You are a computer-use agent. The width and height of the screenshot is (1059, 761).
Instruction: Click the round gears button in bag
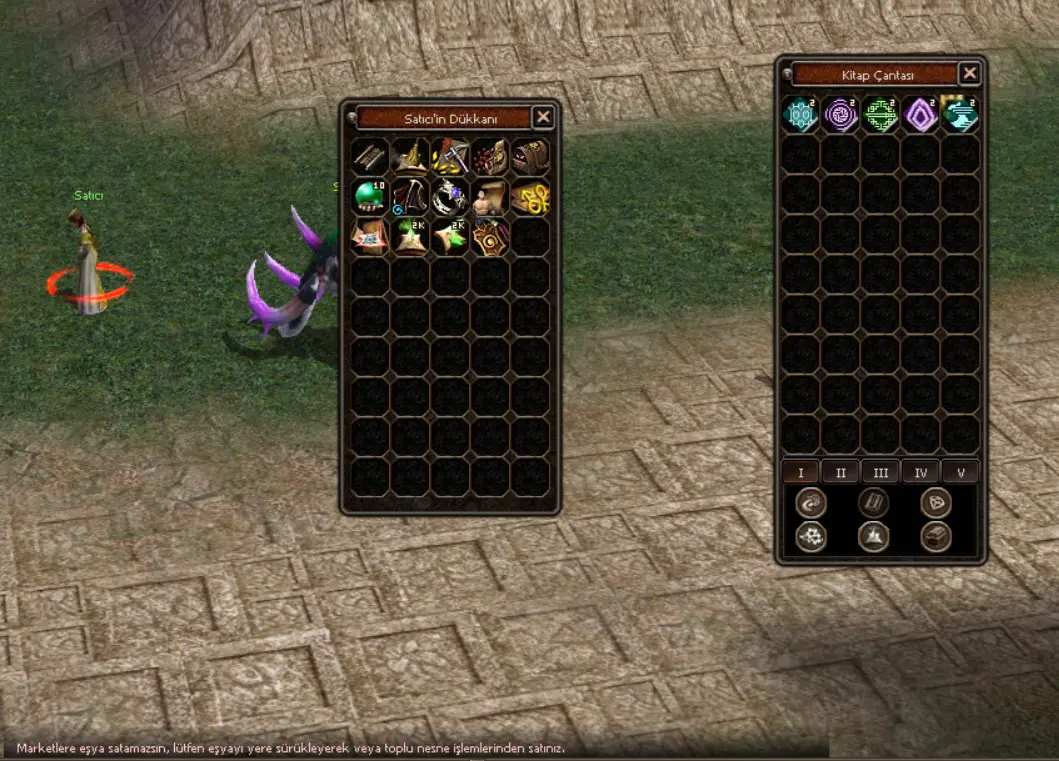pyautogui.click(x=811, y=537)
